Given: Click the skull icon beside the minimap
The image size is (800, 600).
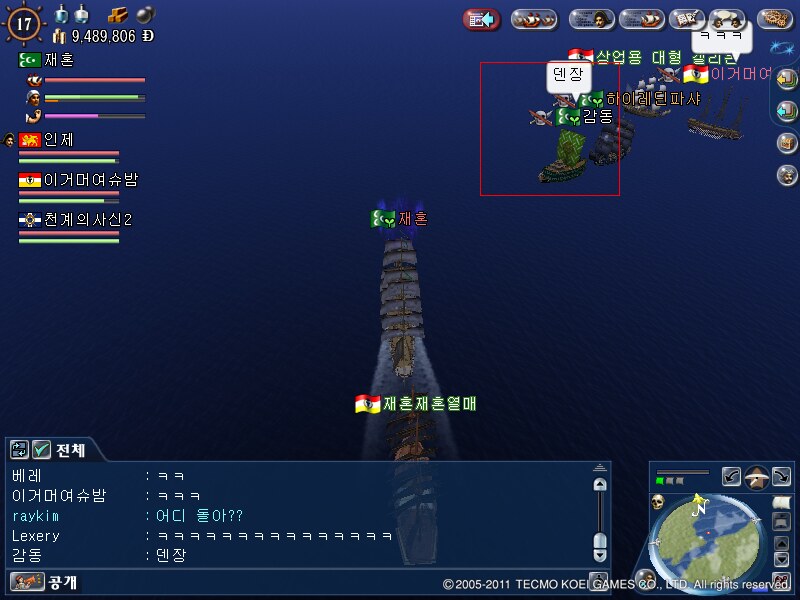Looking at the screenshot, I should point(659,501).
